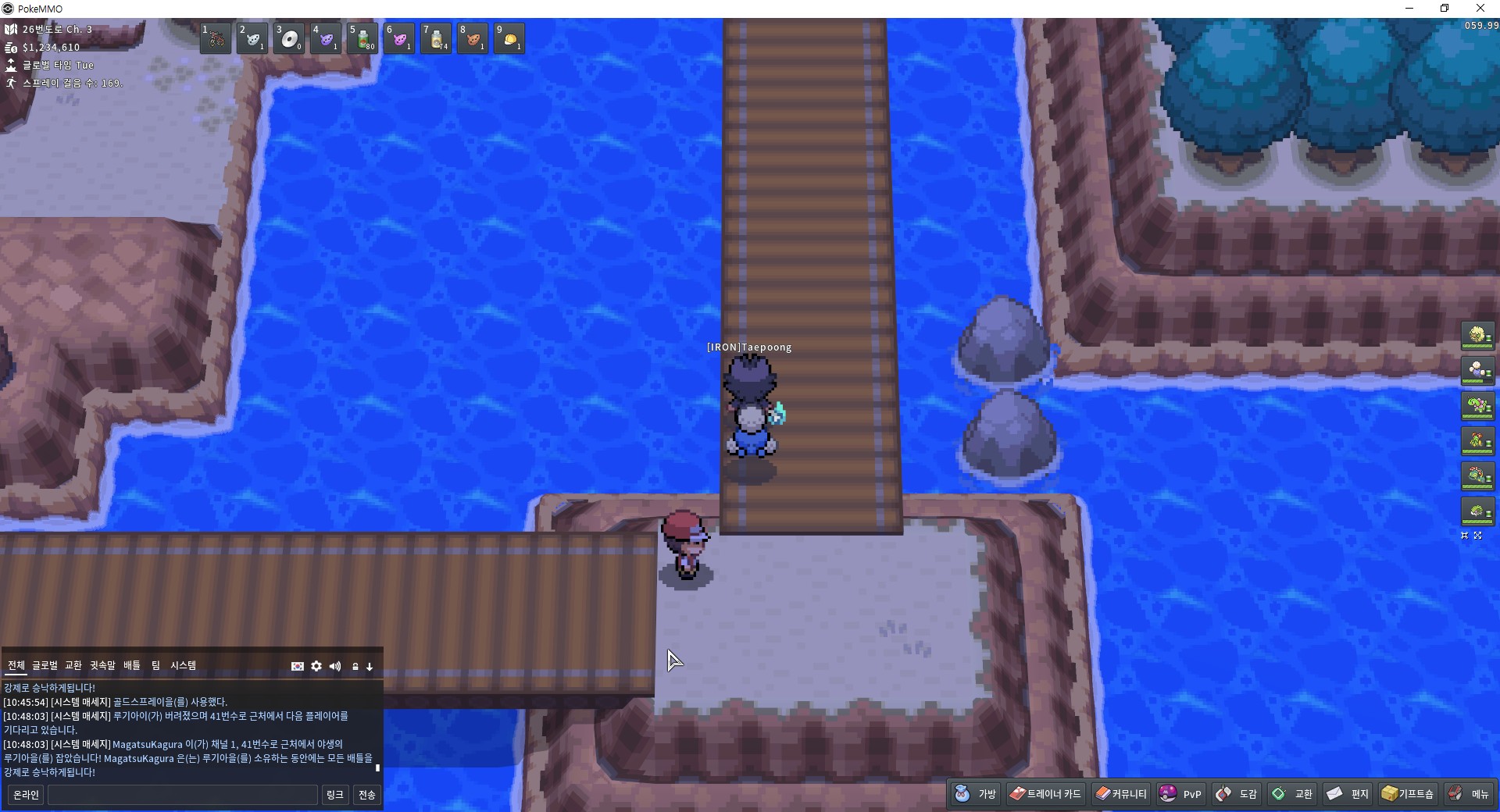Switch to the 시스템 chat tab
Image resolution: width=1500 pixels, height=812 pixels.
tap(184, 665)
